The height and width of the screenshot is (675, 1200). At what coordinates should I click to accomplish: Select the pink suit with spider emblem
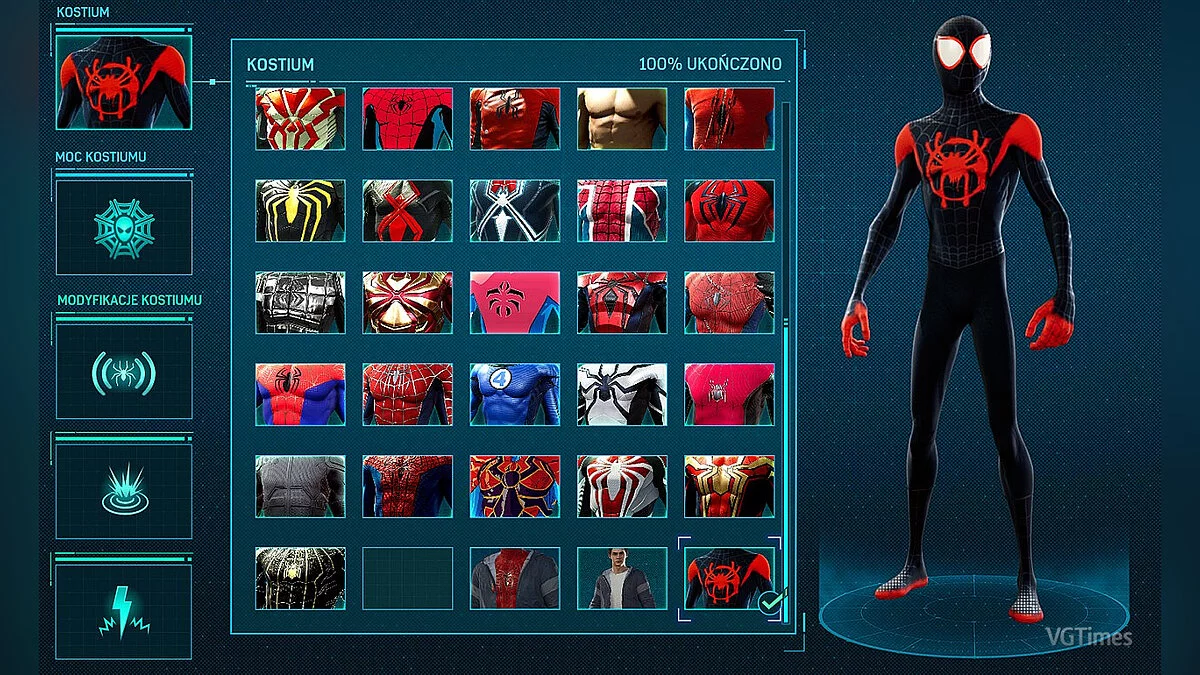pyautogui.click(x=515, y=302)
